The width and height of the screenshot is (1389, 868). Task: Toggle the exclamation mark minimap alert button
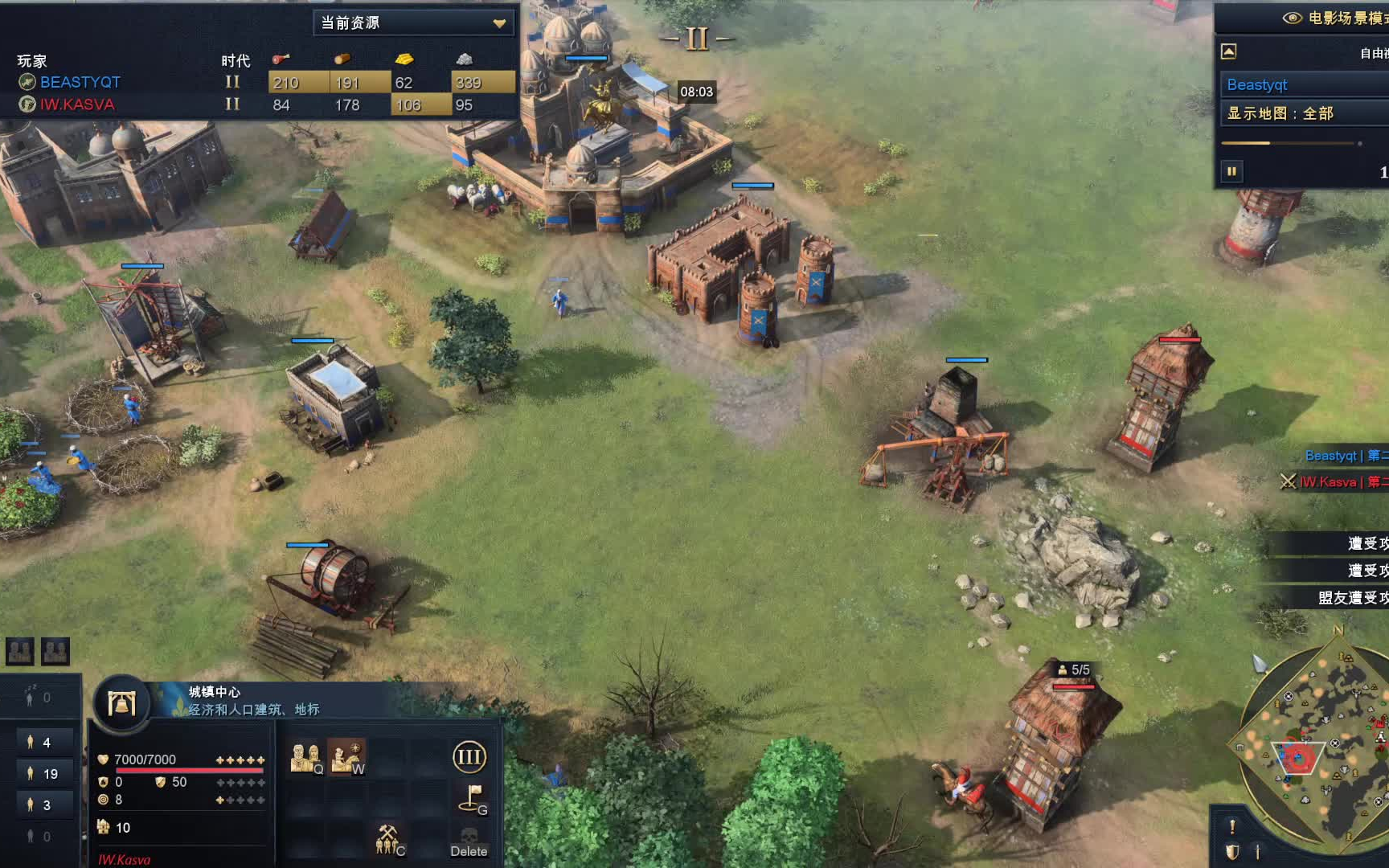(x=1232, y=826)
